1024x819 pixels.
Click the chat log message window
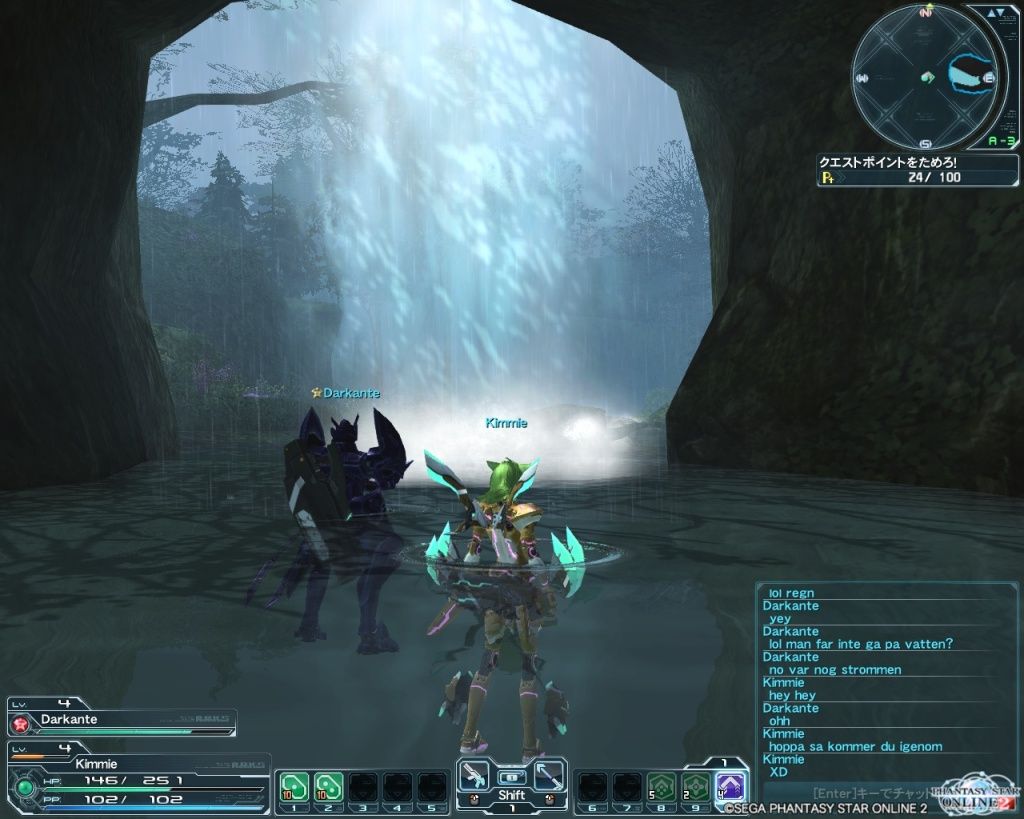click(886, 682)
